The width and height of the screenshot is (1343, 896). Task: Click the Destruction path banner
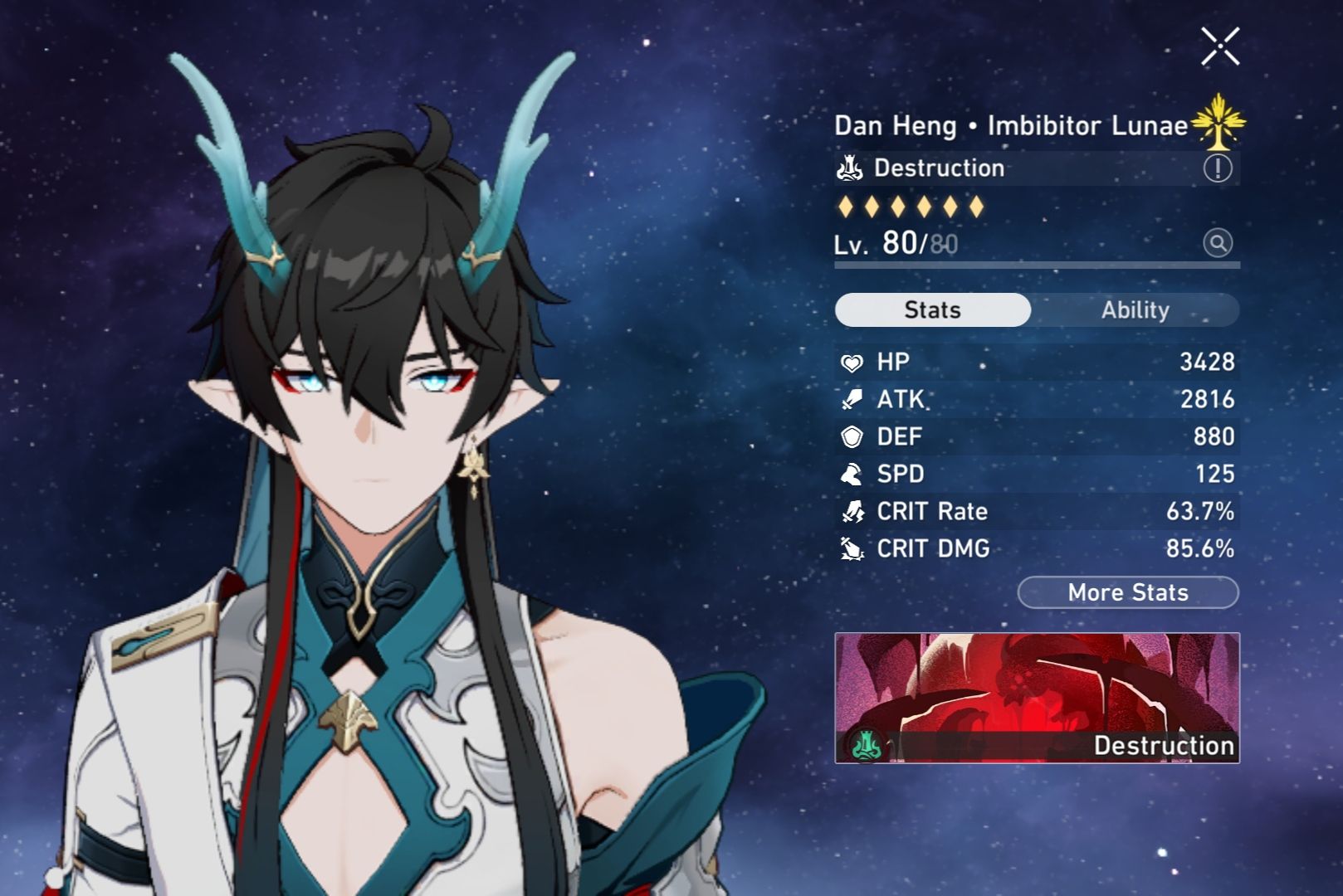[x=1036, y=697]
